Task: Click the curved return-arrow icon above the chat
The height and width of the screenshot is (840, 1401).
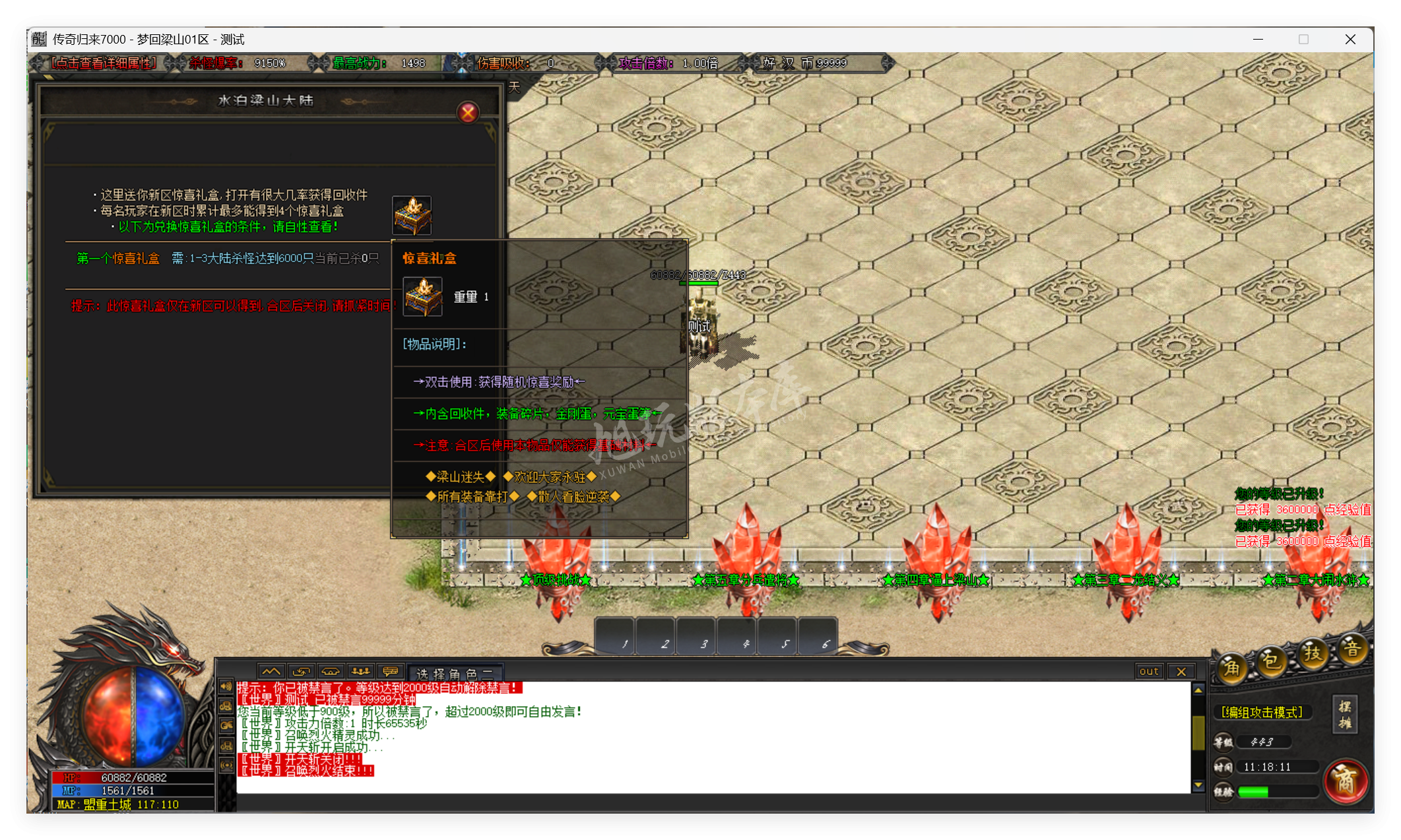Action: (x=300, y=670)
